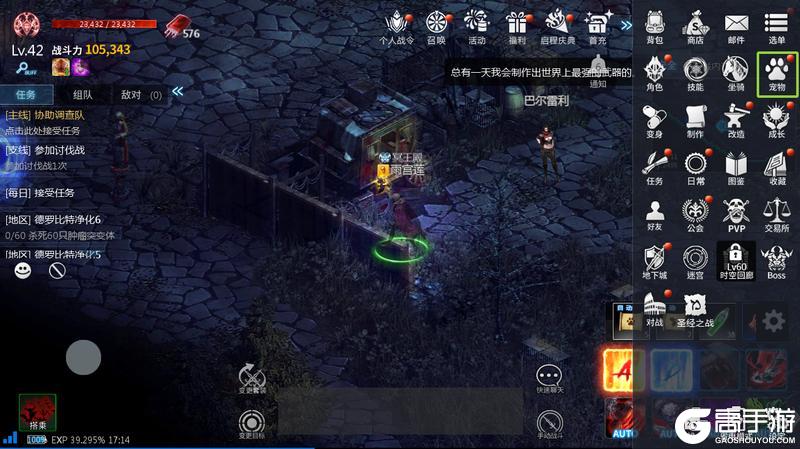Enter the PVP skull menu
Screen dimensions: 800x449
coord(736,214)
